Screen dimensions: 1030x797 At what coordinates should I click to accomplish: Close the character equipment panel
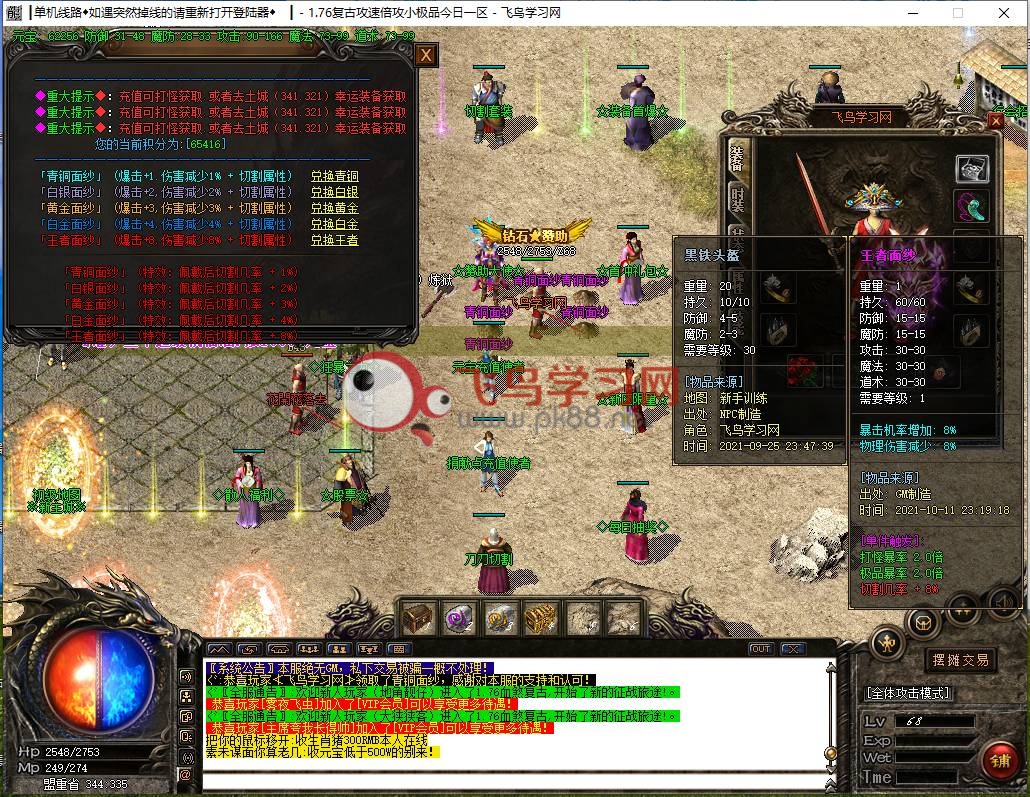995,121
